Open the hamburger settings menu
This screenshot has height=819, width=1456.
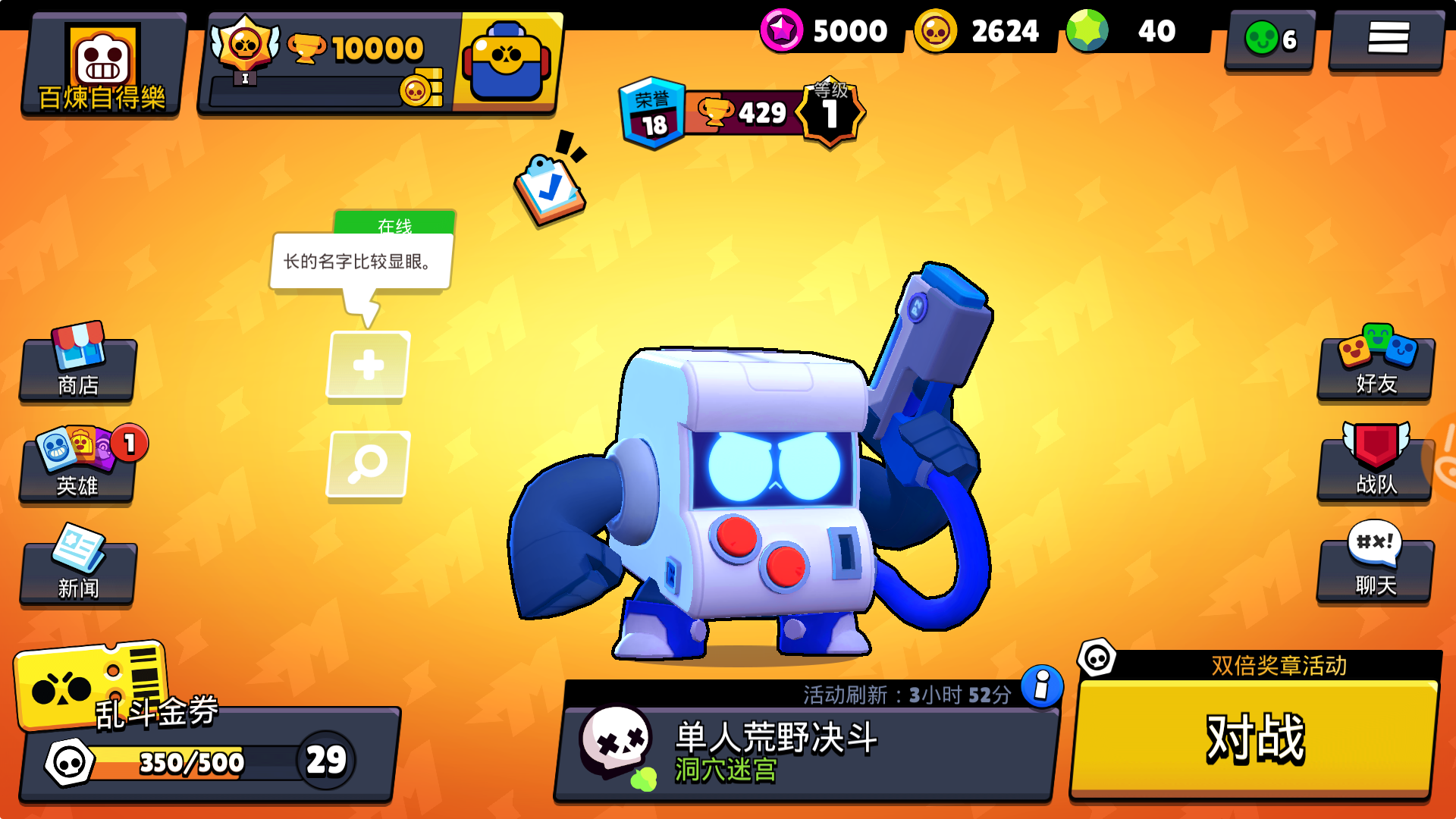(x=1385, y=39)
